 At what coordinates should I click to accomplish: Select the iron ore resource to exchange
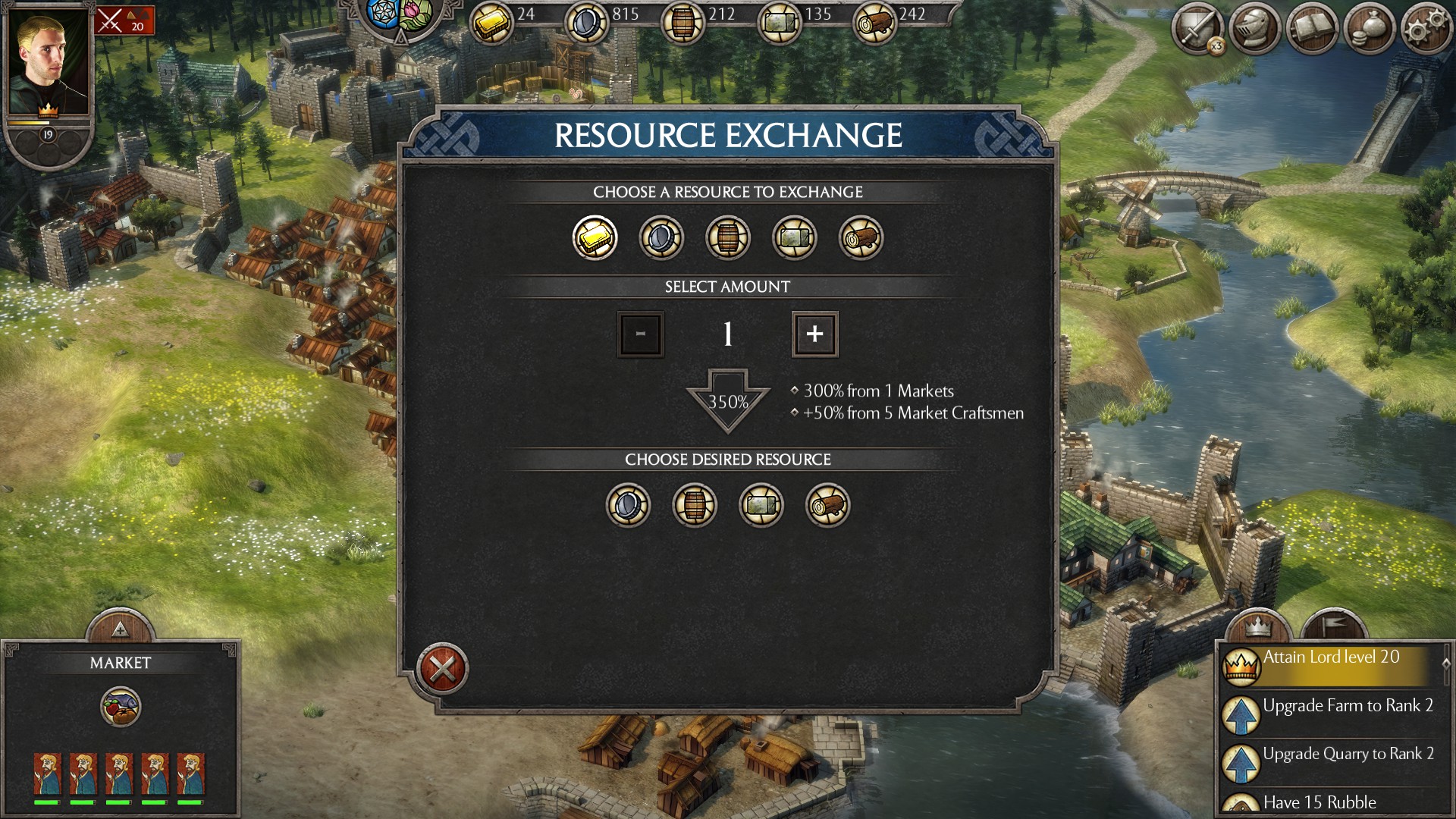pos(661,237)
